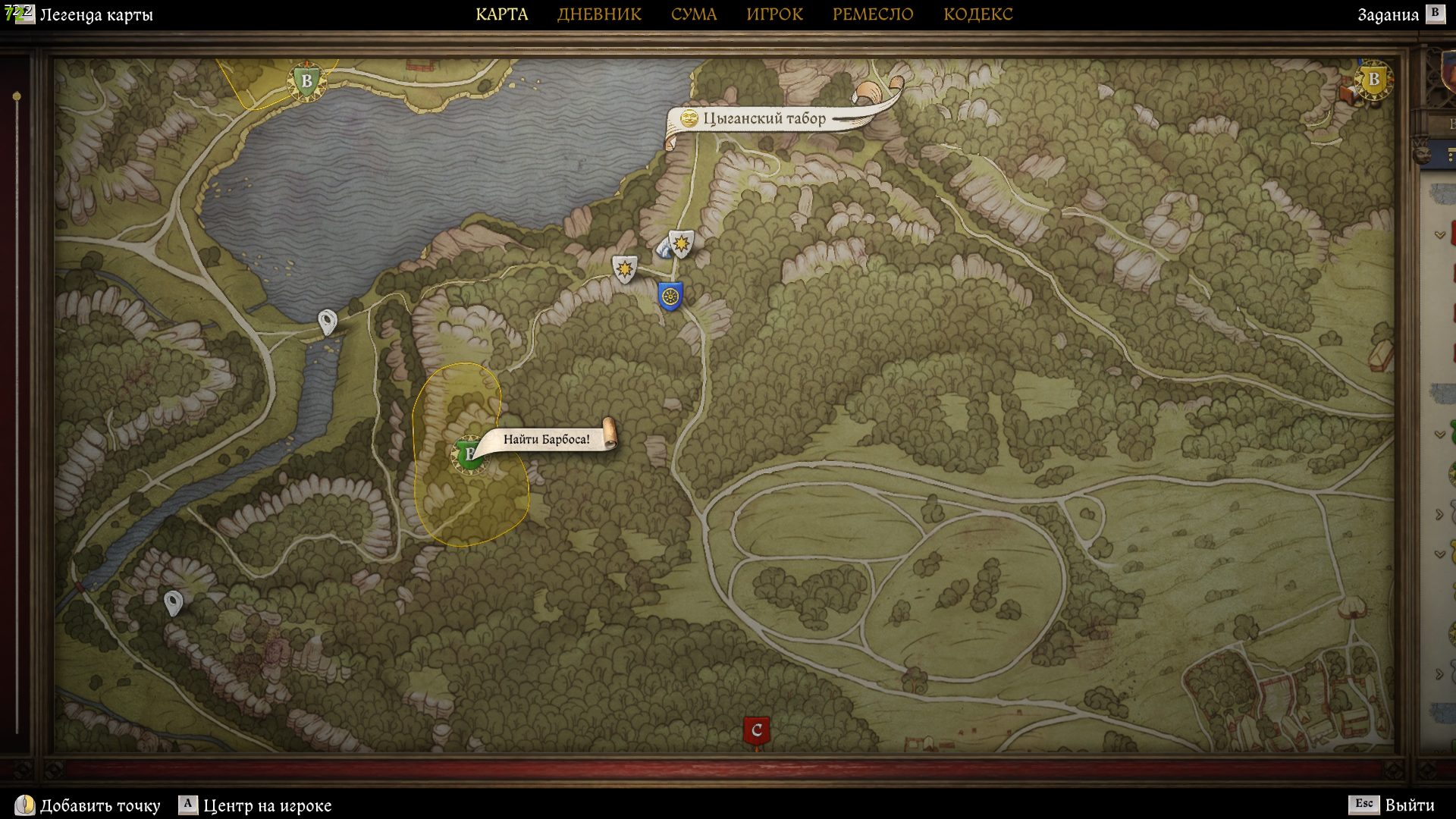
Task: Click Выйти to exit the map
Action: click(x=1409, y=805)
